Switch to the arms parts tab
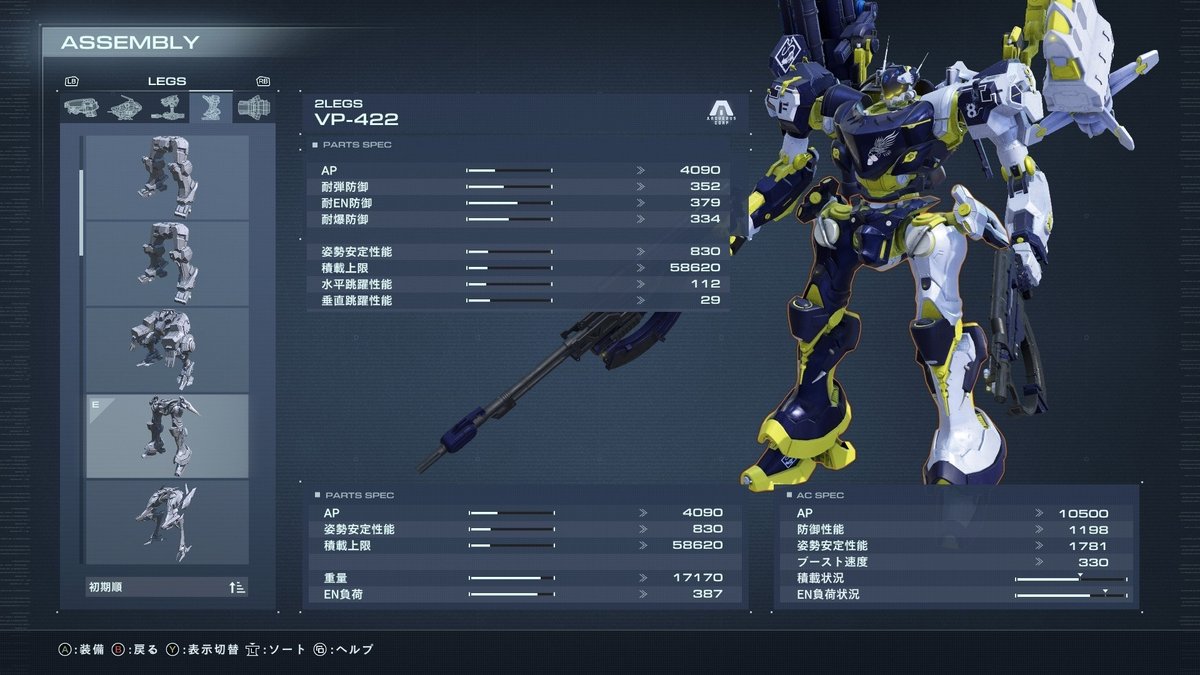This screenshot has height=675, width=1200. [166, 106]
